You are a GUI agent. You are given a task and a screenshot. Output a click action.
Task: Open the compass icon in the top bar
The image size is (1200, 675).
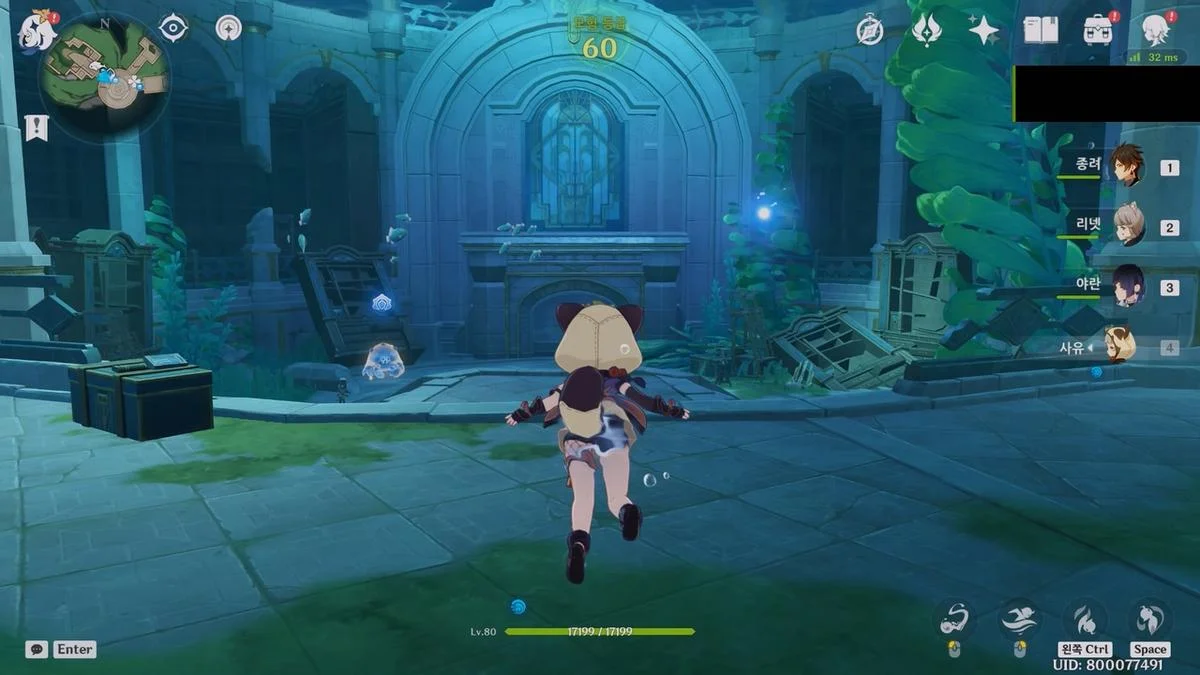870,31
